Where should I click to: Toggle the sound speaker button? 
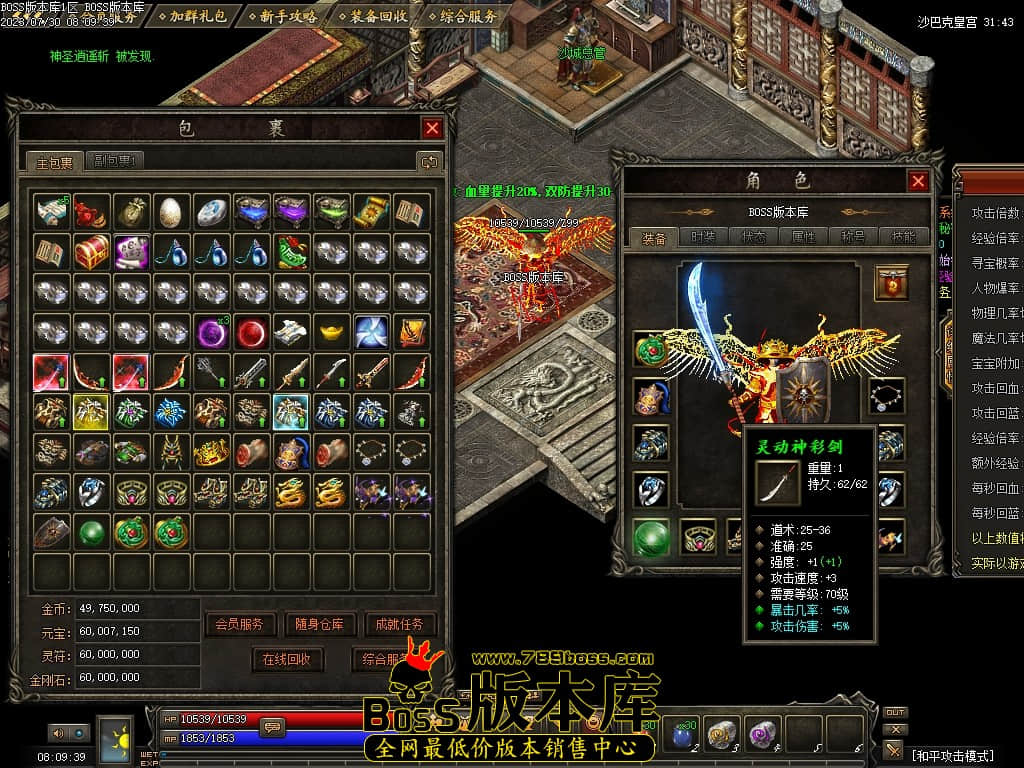pos(56,734)
